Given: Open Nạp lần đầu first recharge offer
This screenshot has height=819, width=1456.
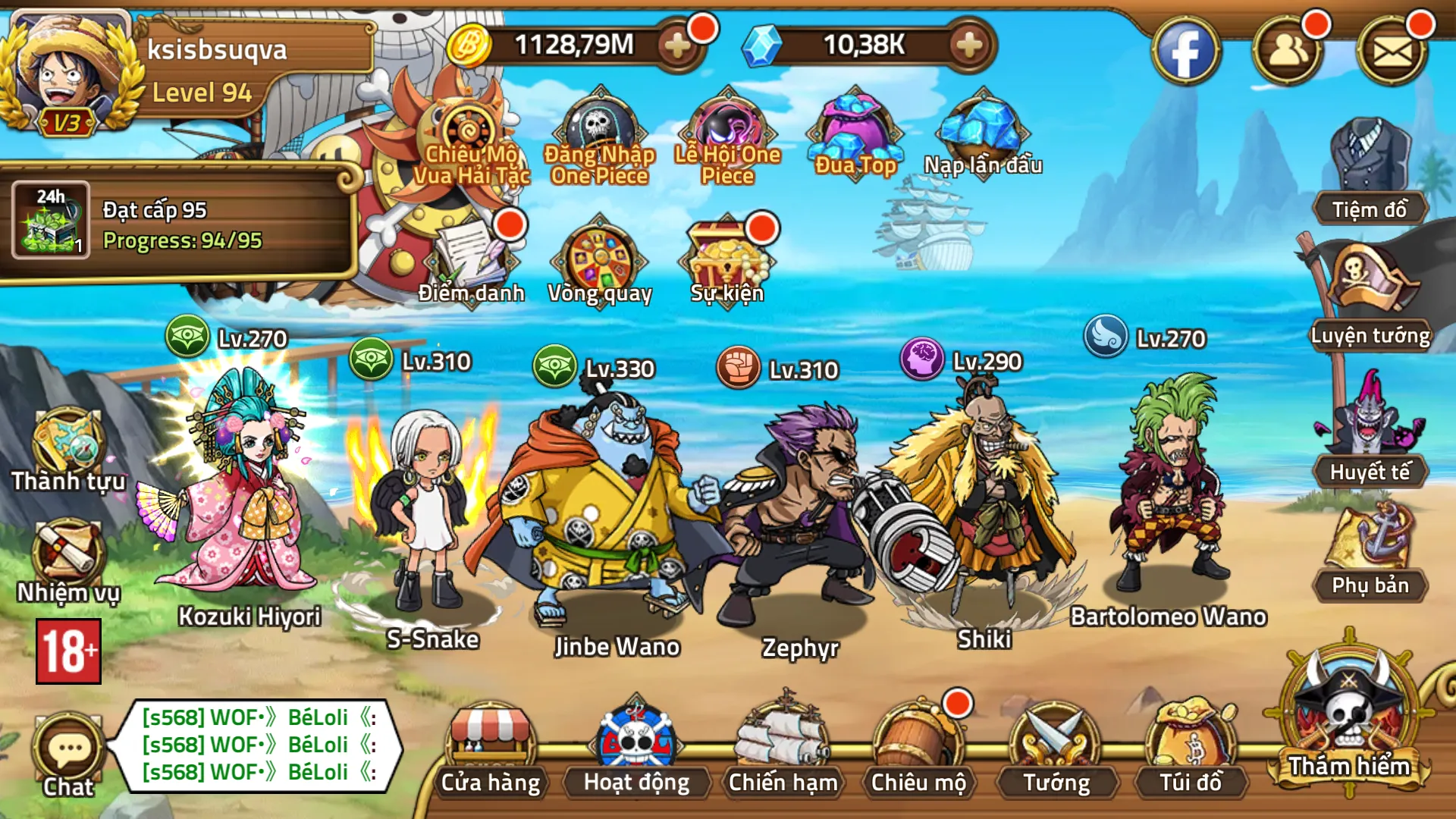Looking at the screenshot, I should click(982, 133).
